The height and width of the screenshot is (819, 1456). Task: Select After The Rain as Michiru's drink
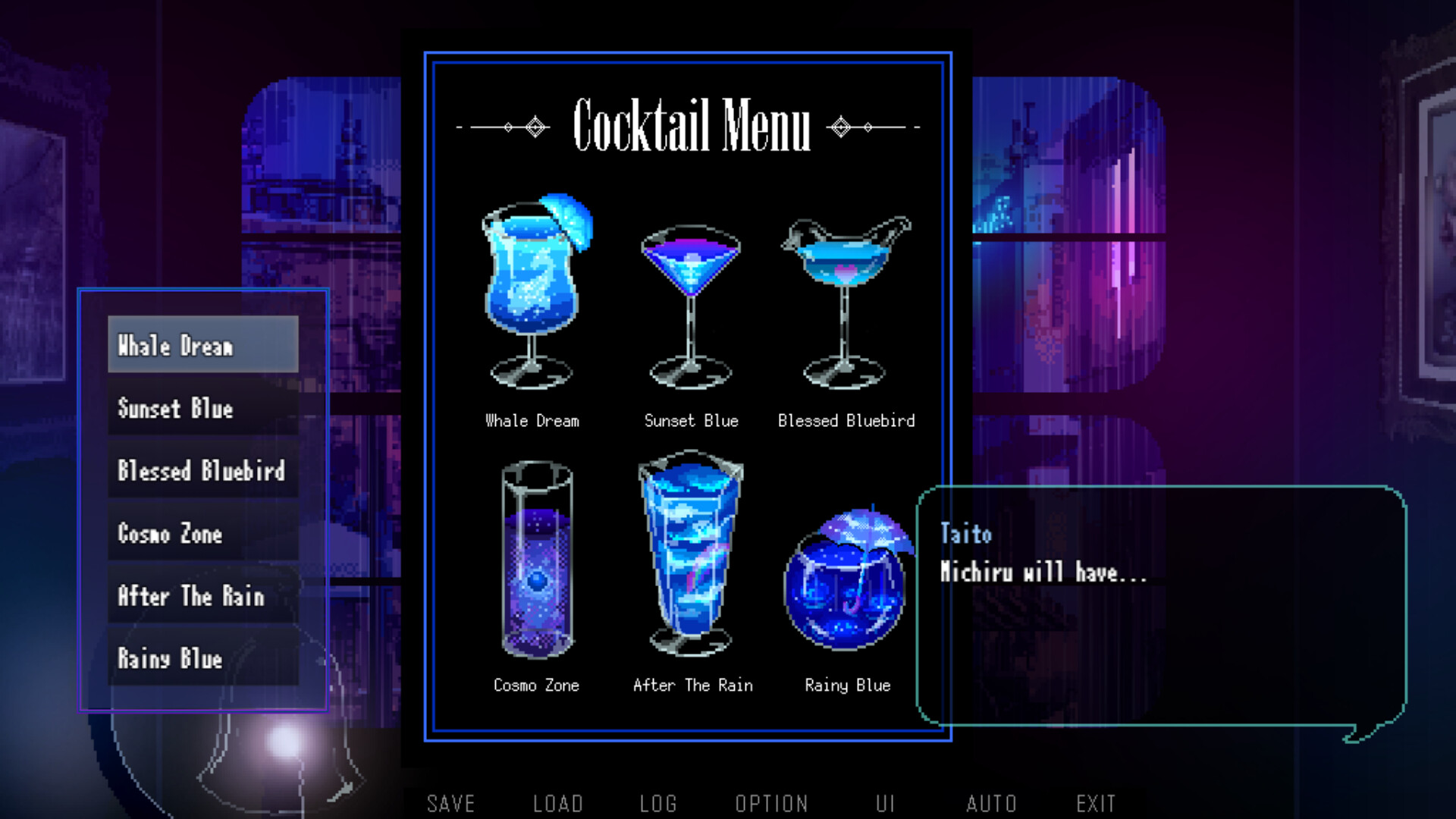202,597
